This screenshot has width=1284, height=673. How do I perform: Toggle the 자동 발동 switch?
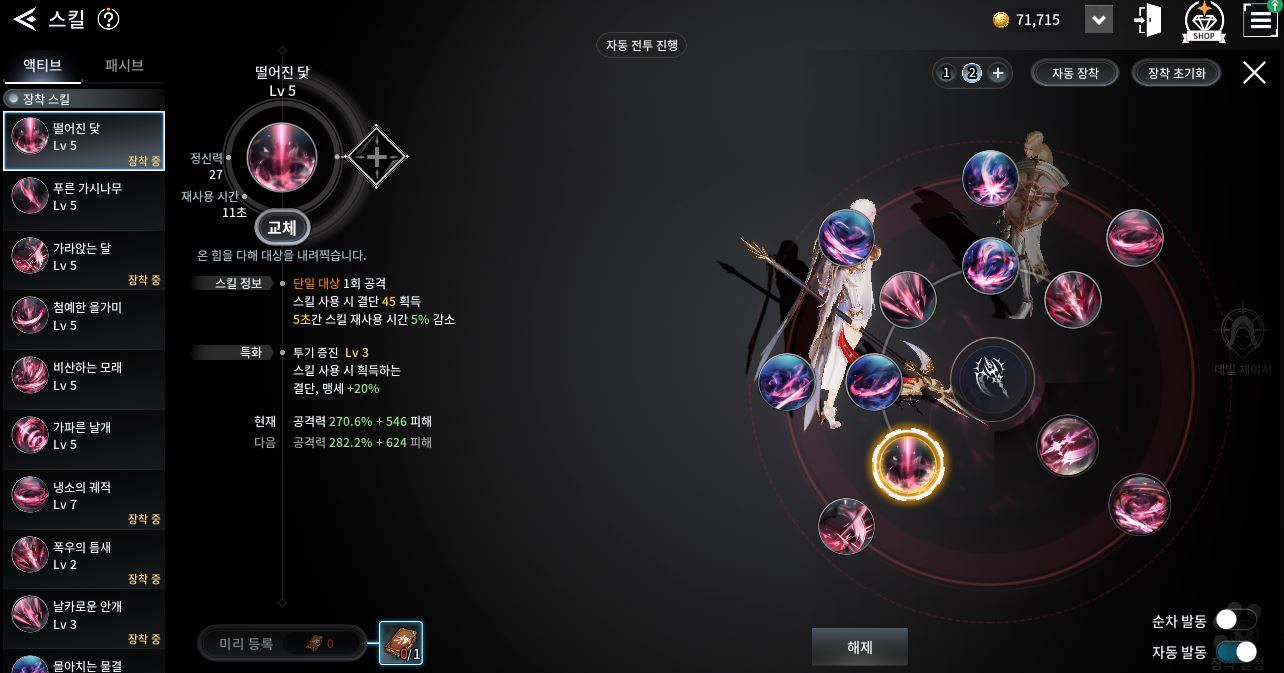(1236, 652)
